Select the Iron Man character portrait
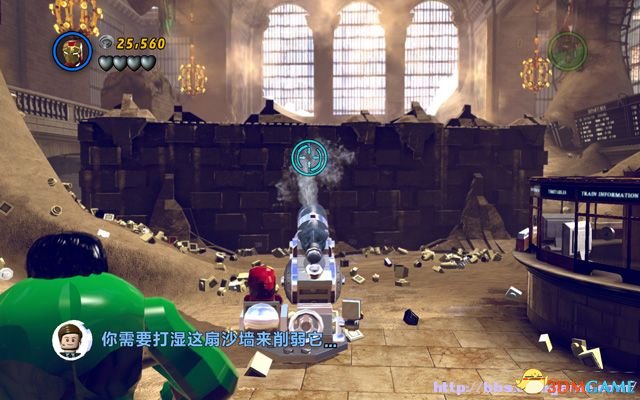 tap(73, 50)
